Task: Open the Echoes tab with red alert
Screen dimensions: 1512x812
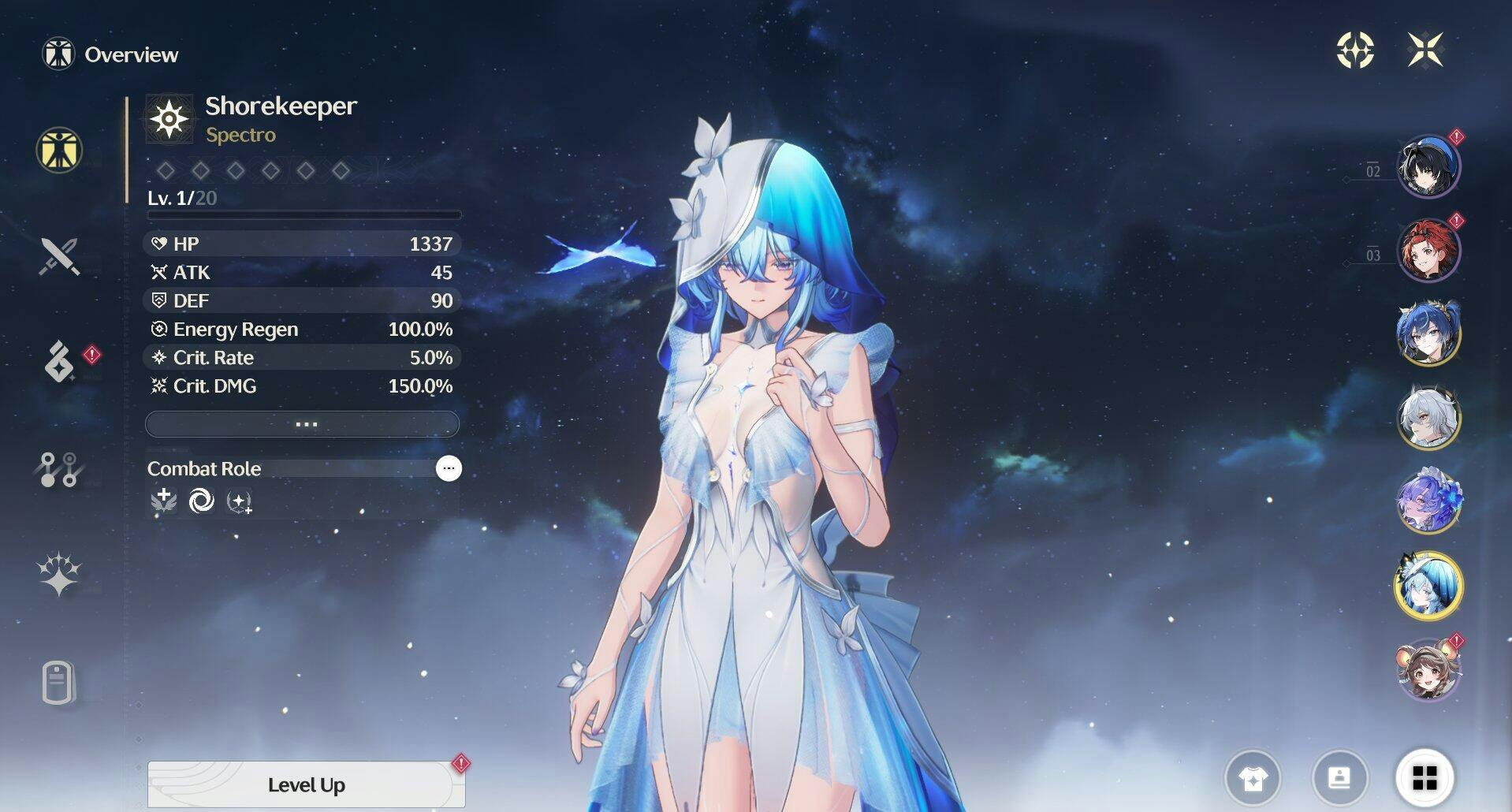Action: [59, 361]
